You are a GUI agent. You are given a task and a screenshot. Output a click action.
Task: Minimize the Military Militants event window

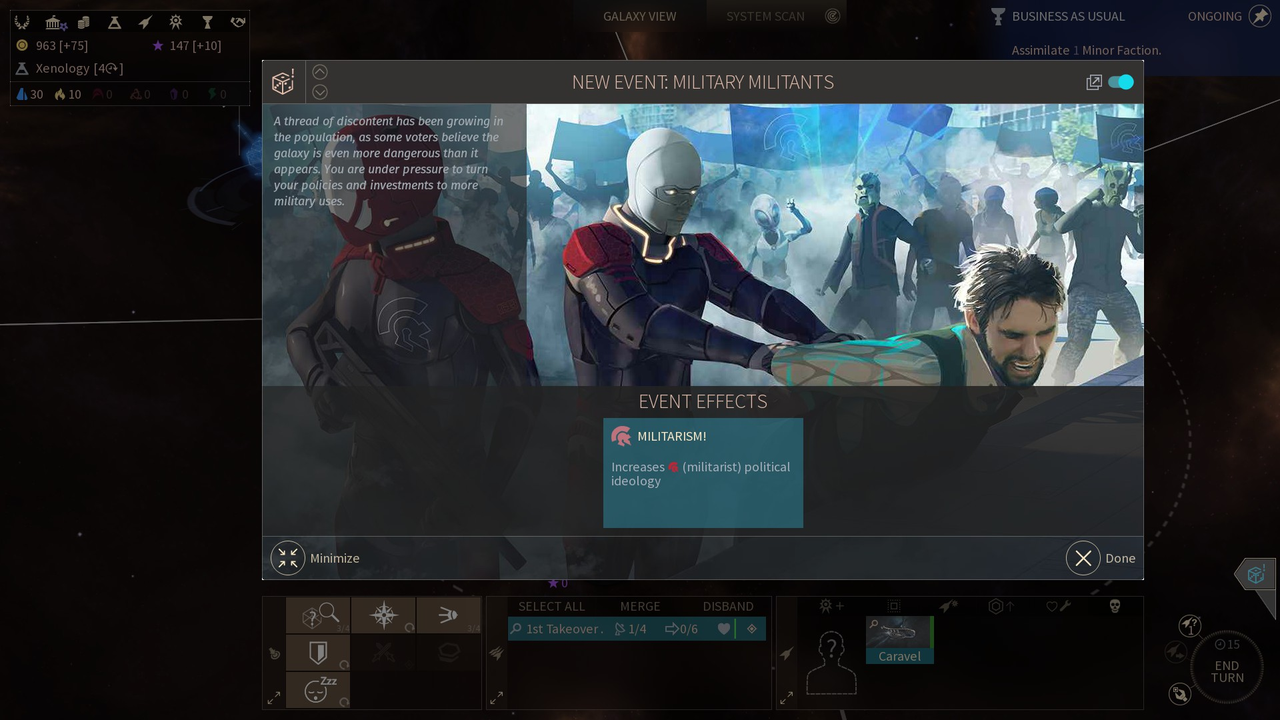[x=288, y=558]
